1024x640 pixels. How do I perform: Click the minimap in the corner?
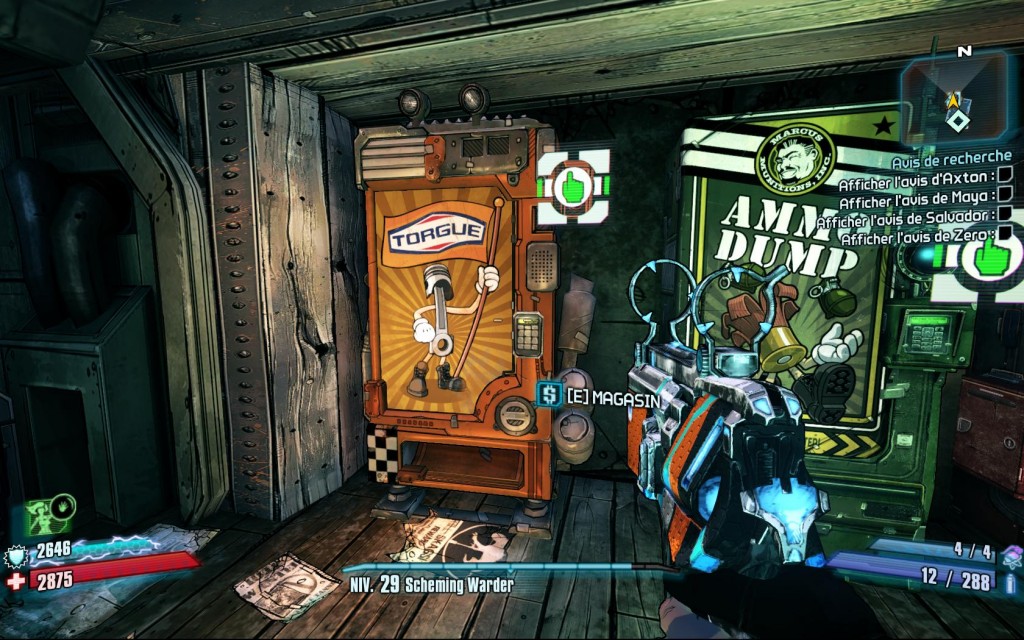point(955,98)
